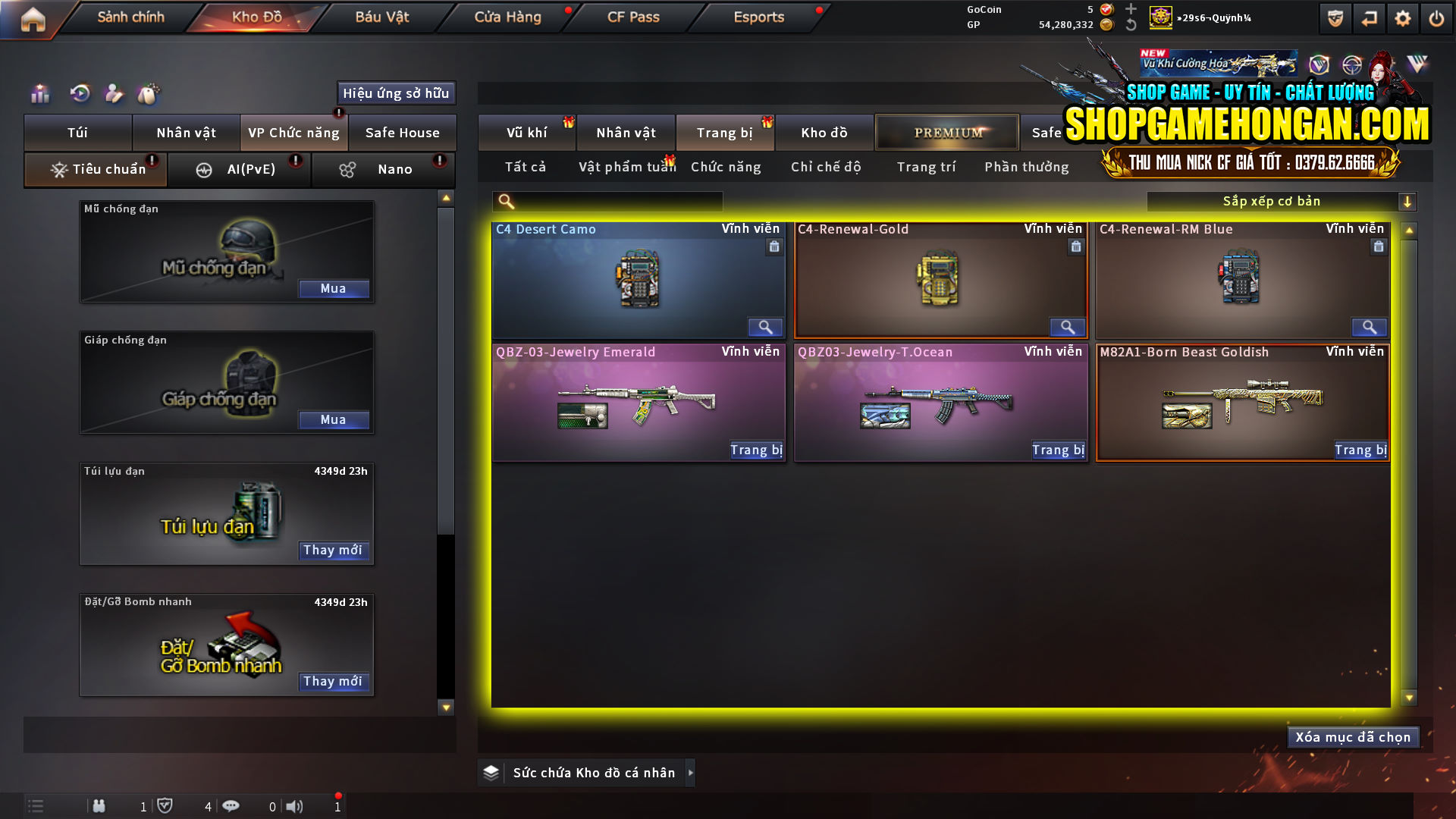
Task: Open the game settings gear icon
Action: tap(1403, 18)
